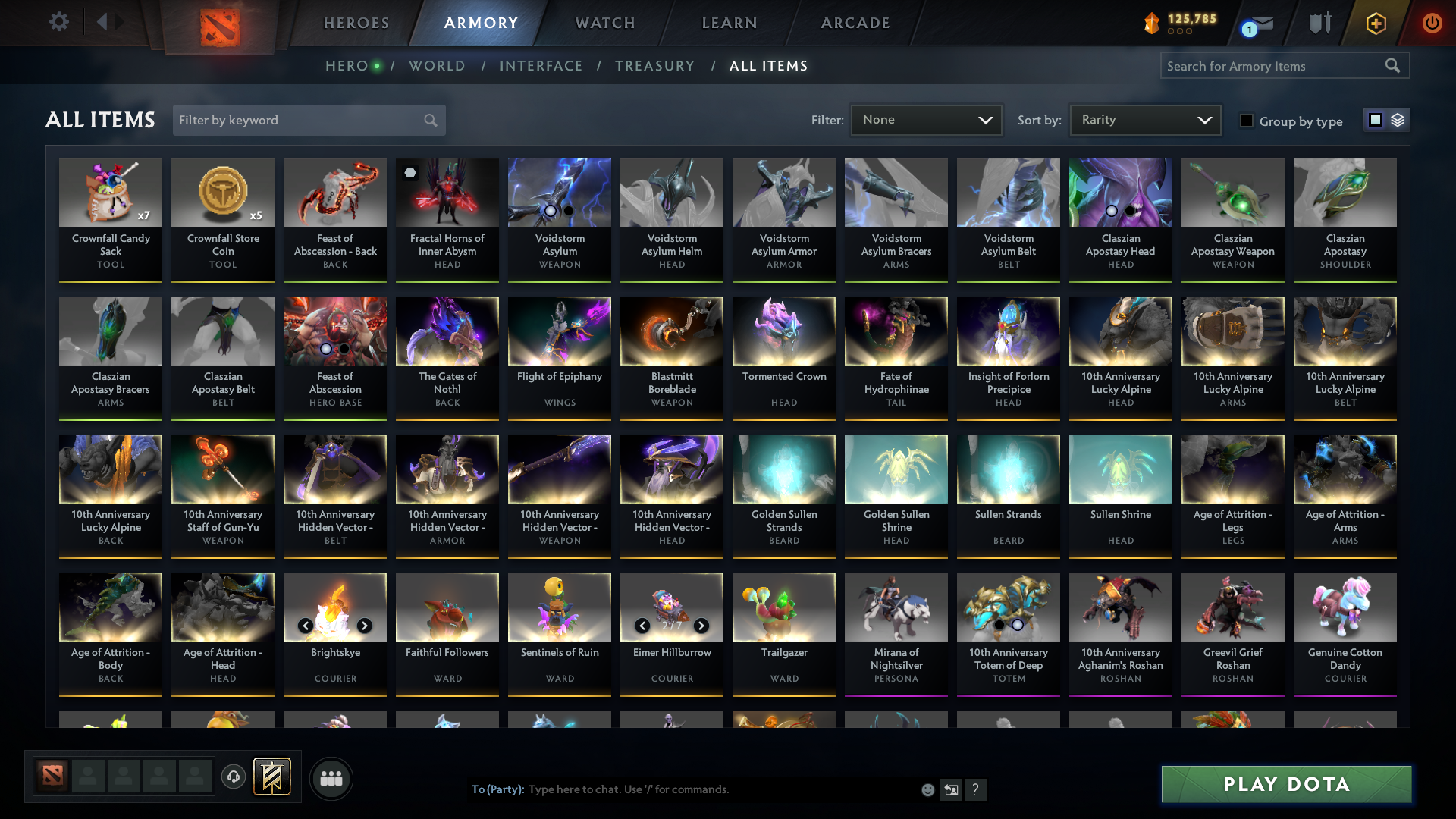Viewport: 1456px width, 819px height.
Task: Open the Filter dropdown set to None
Action: (925, 119)
